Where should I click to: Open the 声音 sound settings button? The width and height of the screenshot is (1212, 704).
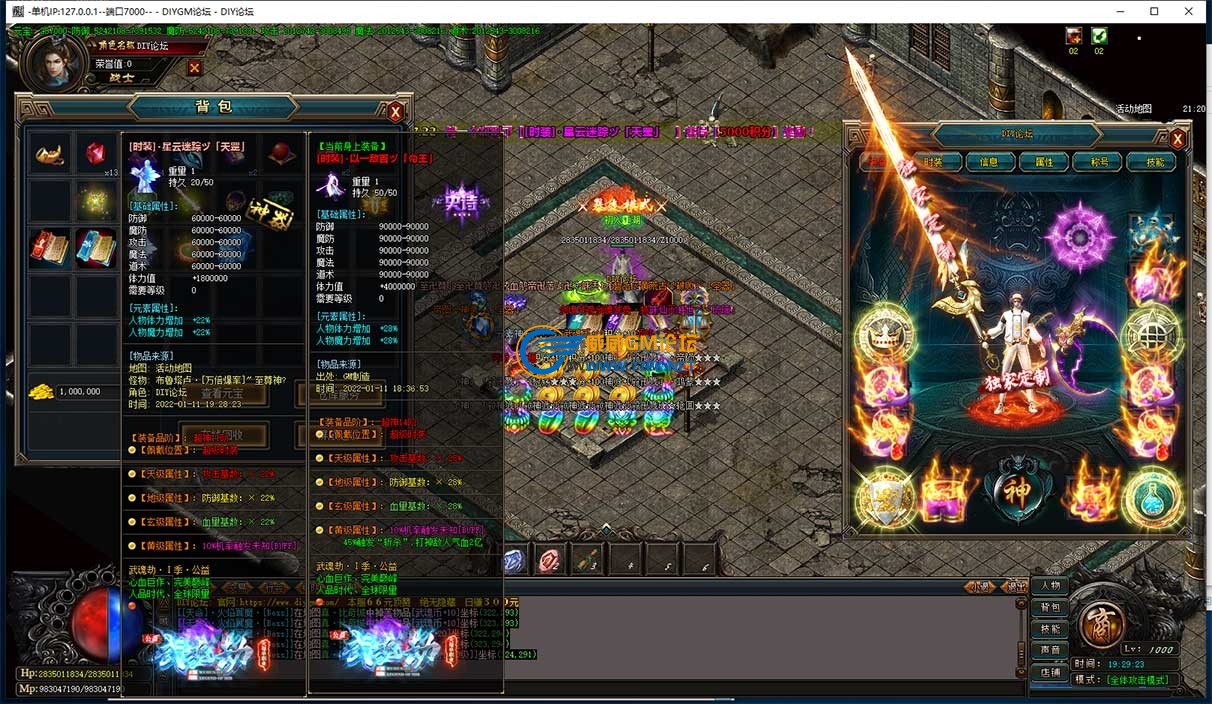pyautogui.click(x=1050, y=651)
